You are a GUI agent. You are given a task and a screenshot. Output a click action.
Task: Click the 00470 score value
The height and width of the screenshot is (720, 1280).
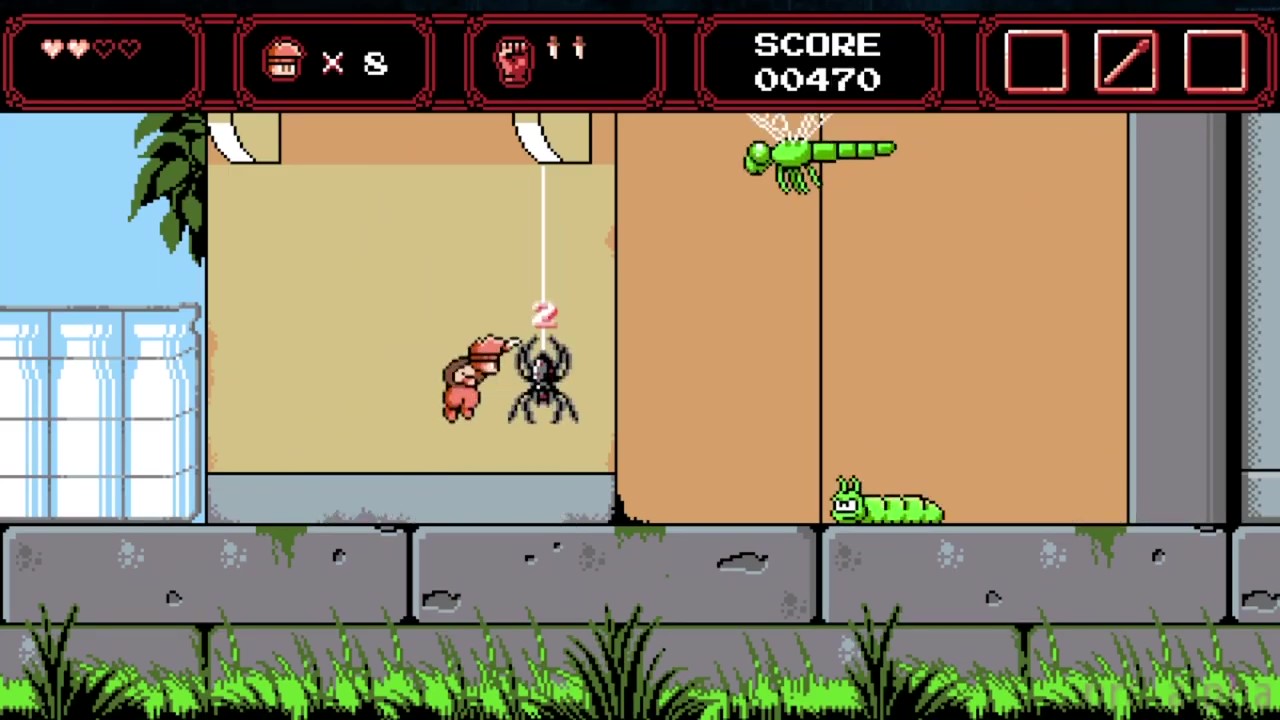817,80
